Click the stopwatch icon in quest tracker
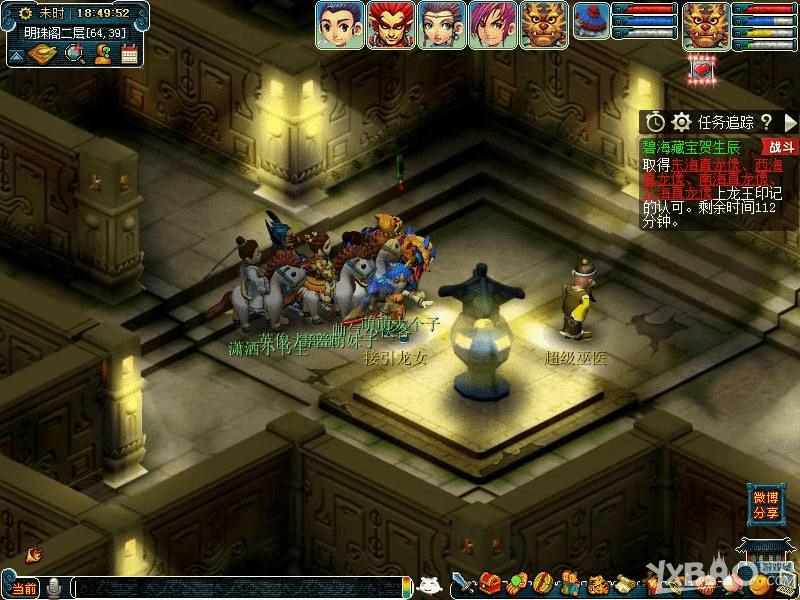 pos(655,122)
